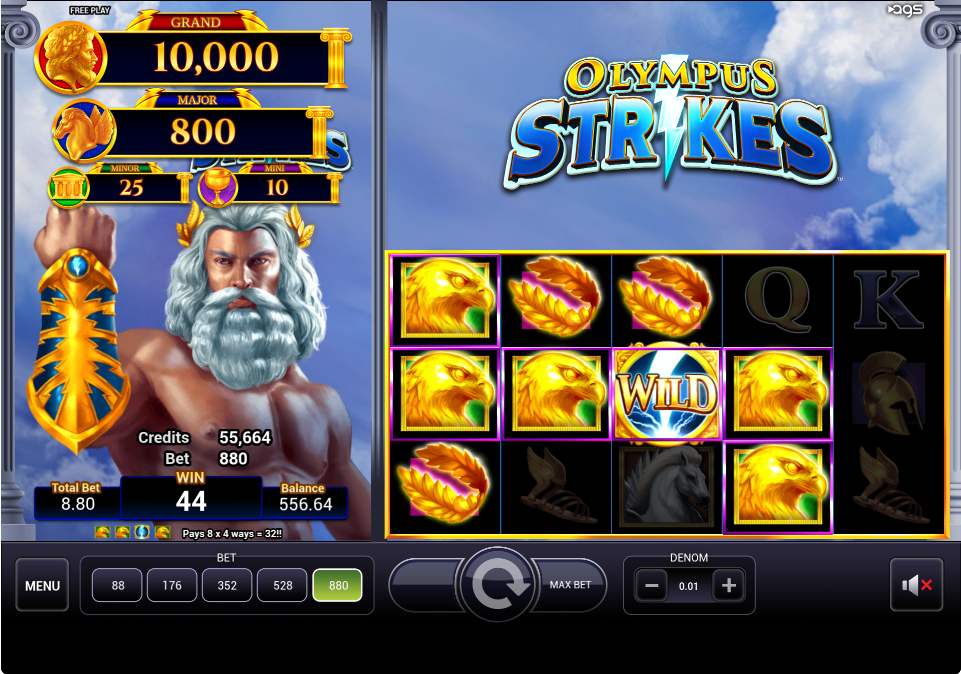Choose the 176 bet amount

point(172,586)
